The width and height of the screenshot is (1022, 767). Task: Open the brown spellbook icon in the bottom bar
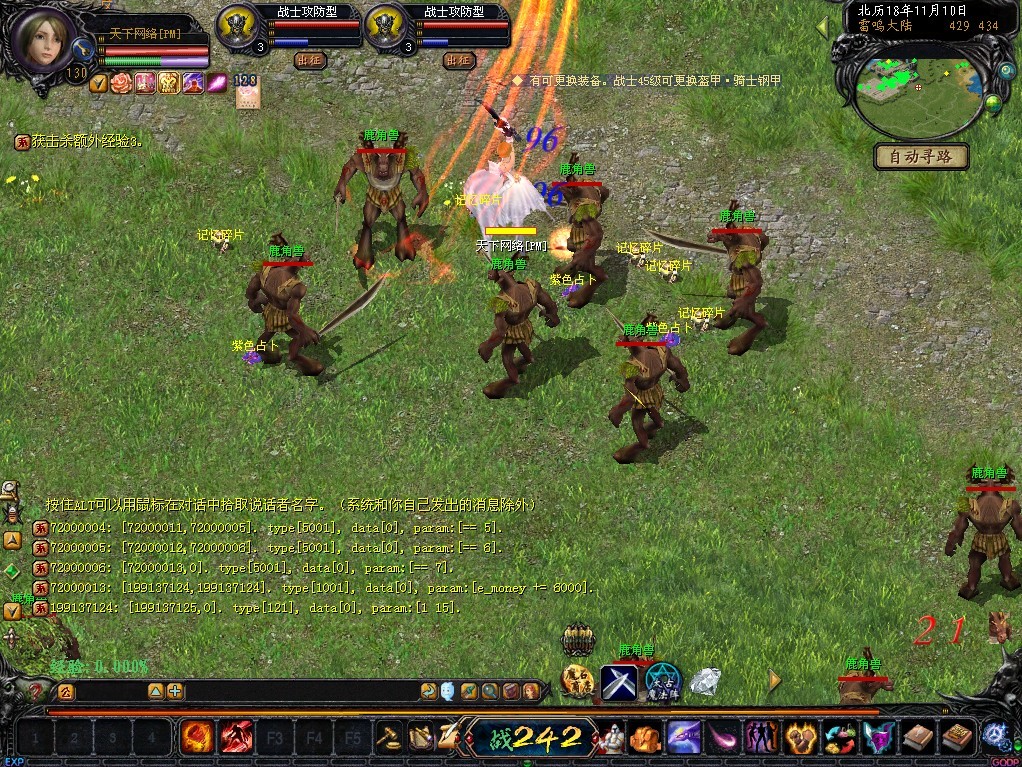pyautogui.click(x=917, y=739)
